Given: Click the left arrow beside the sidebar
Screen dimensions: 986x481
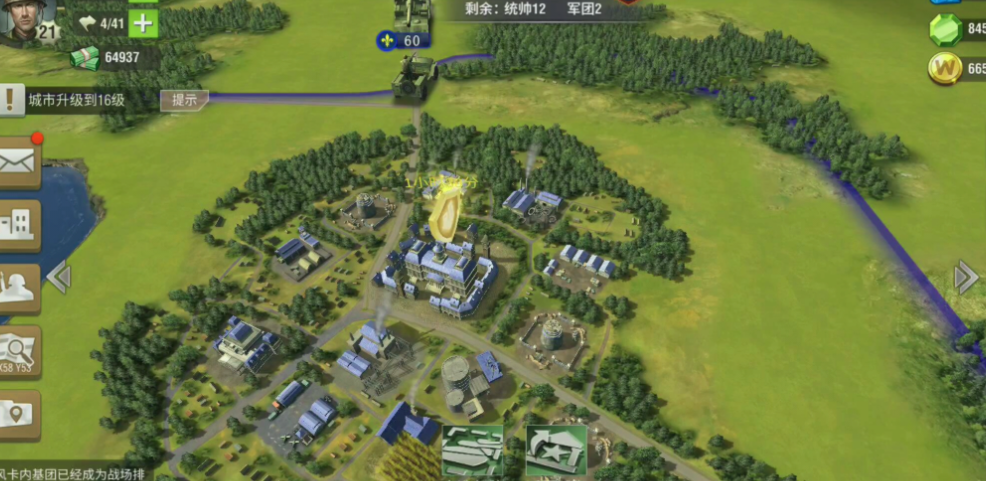Looking at the screenshot, I should coord(58,277).
